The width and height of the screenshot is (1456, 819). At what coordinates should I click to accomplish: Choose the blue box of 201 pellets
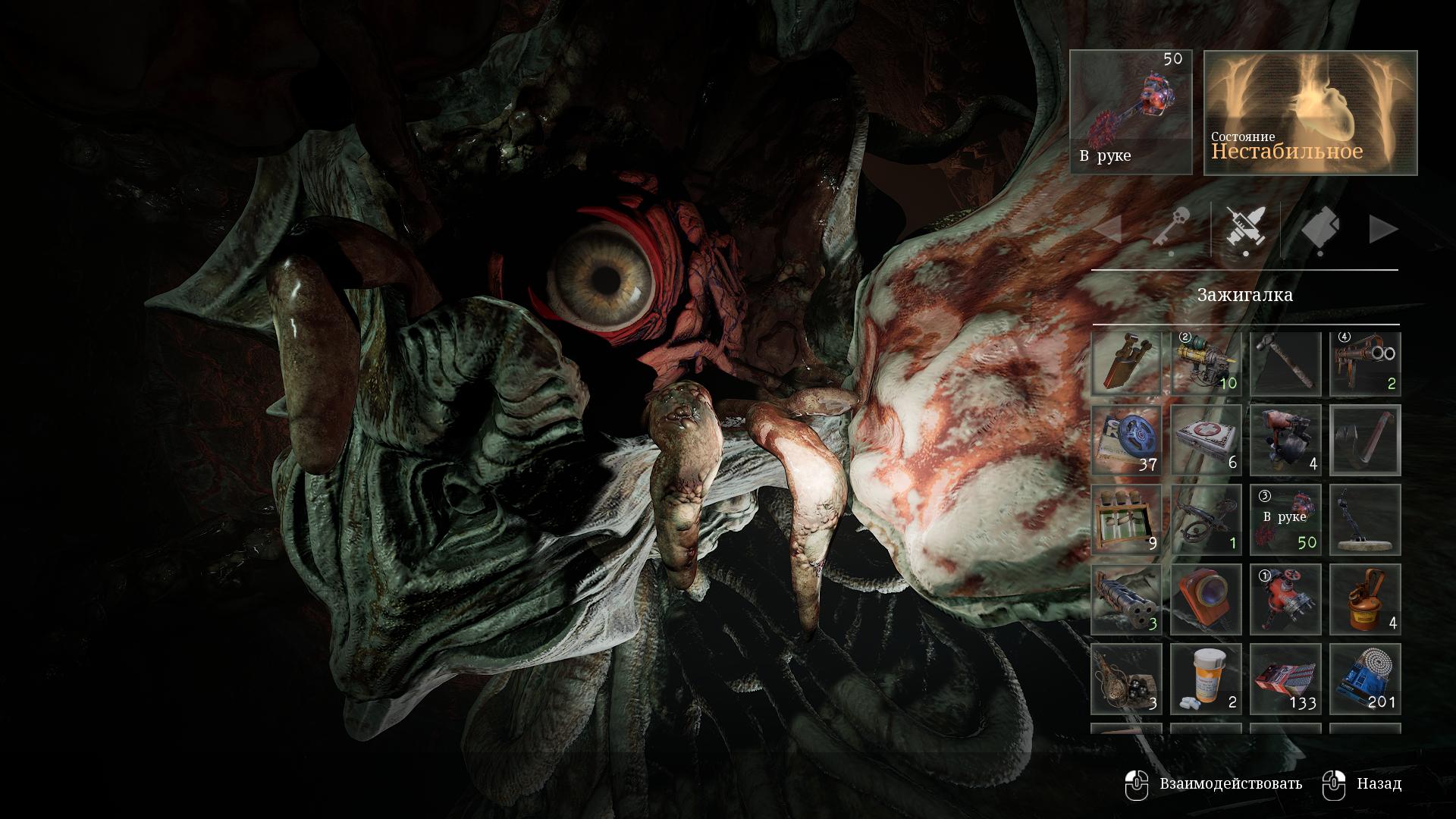tap(1365, 679)
